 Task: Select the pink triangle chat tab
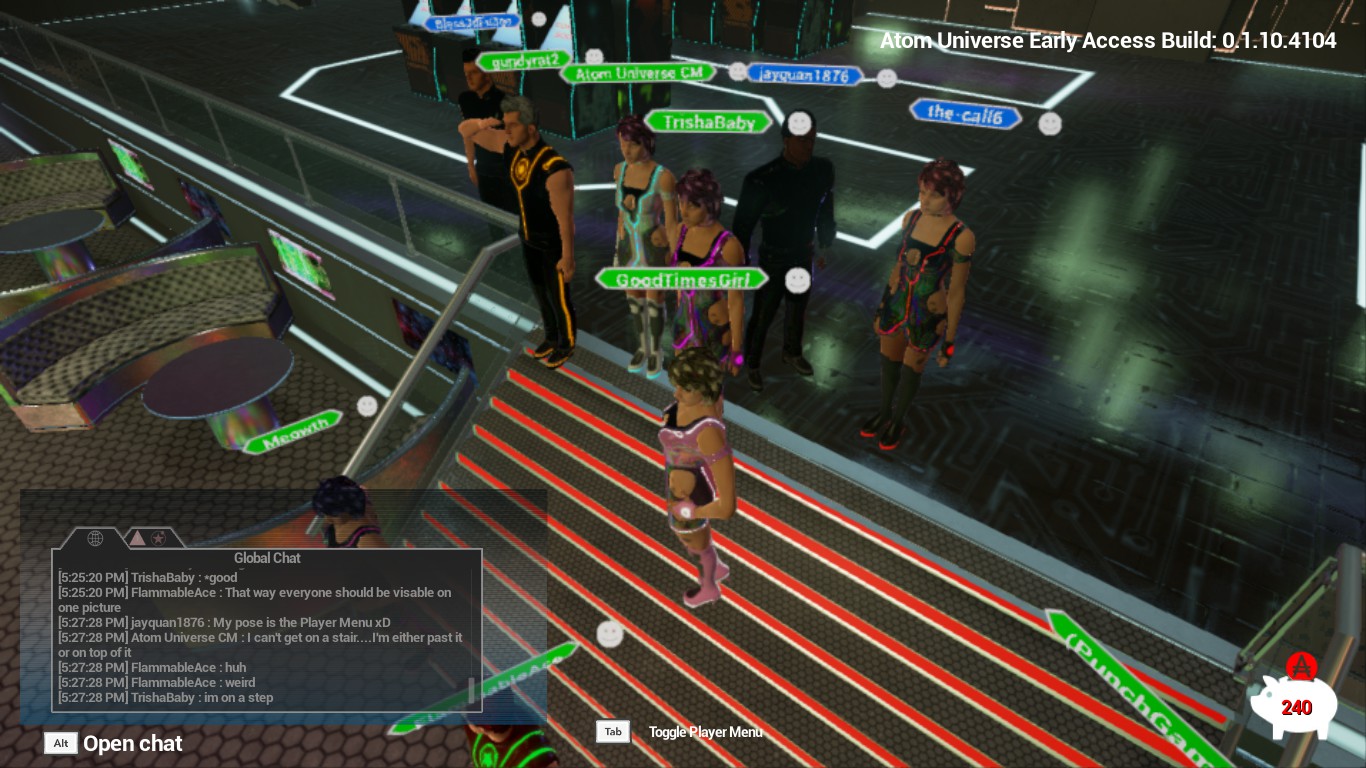[137, 539]
